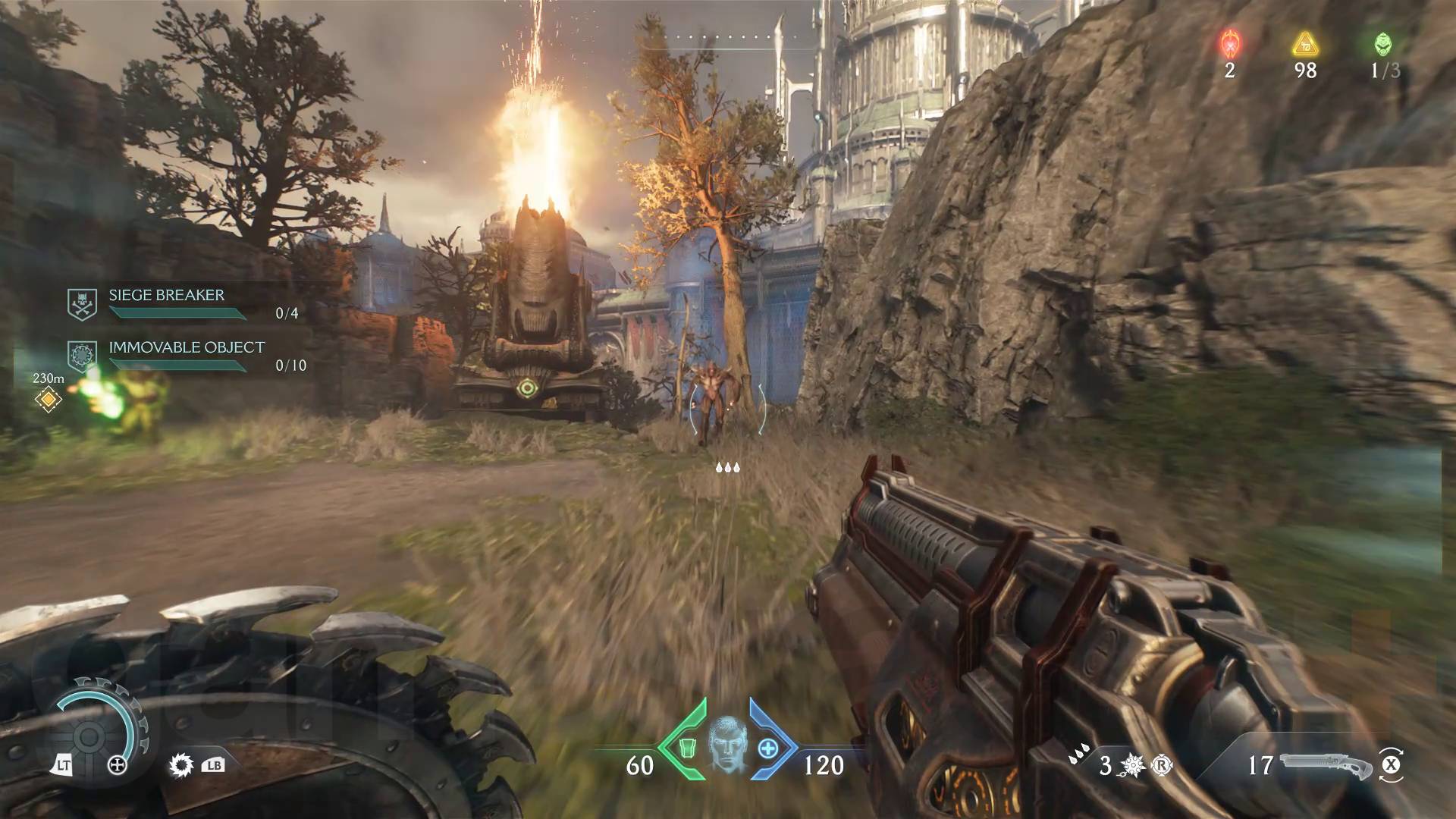Click the shield saw throw icon
Screen dimensions: 1456x819
pos(181,765)
